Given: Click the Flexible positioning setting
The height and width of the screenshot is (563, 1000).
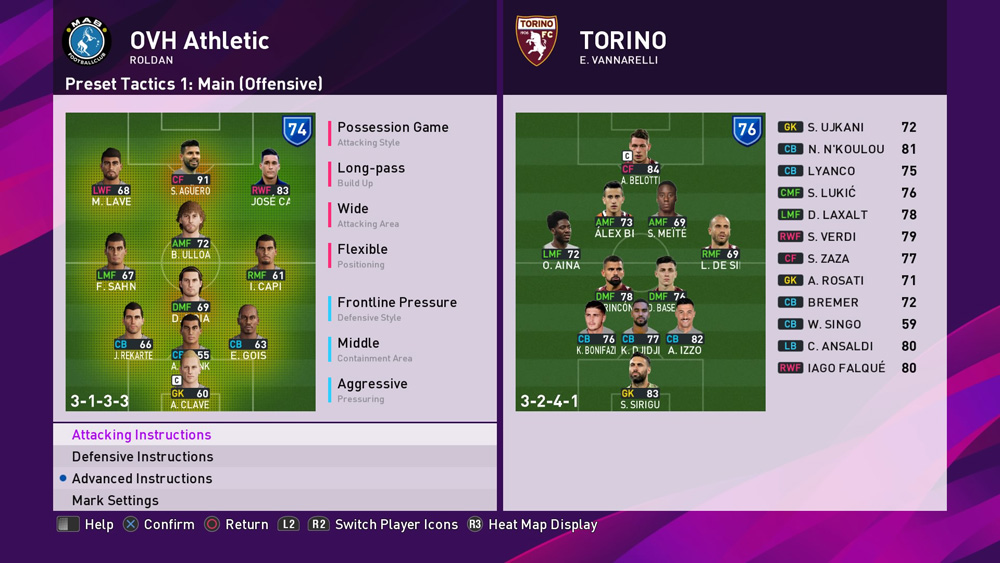Looking at the screenshot, I should (362, 250).
